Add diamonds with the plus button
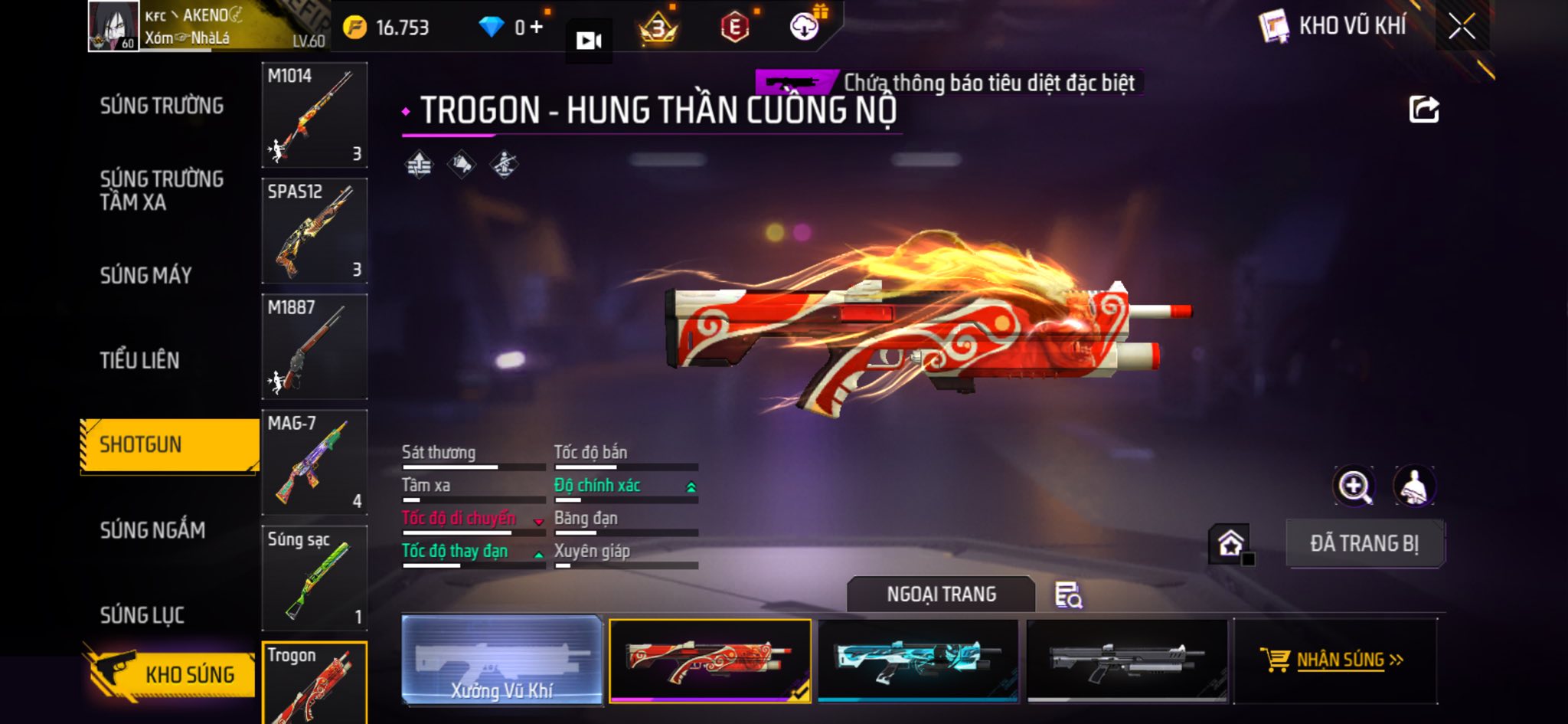 (536, 28)
